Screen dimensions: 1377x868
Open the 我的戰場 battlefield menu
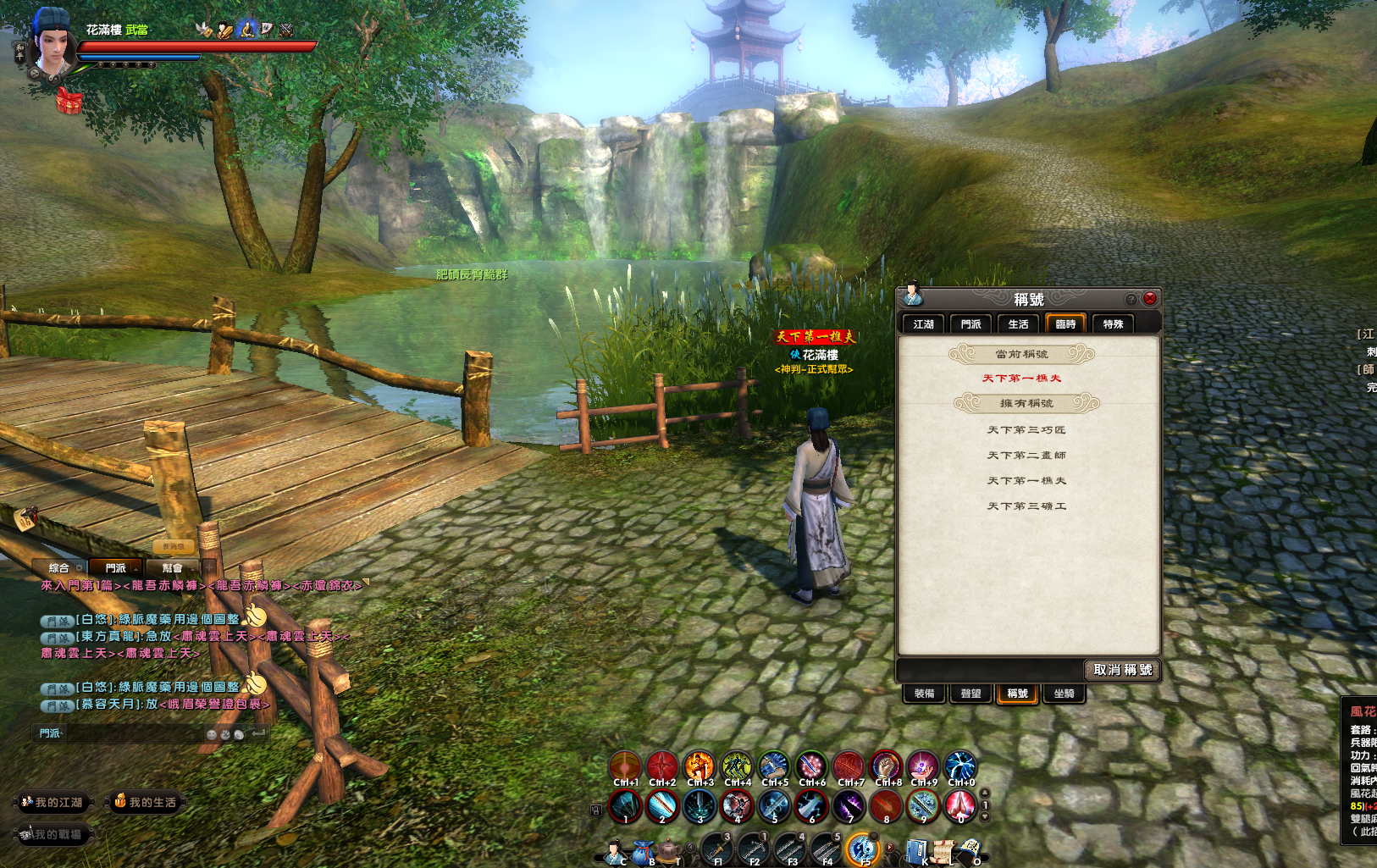(x=53, y=834)
